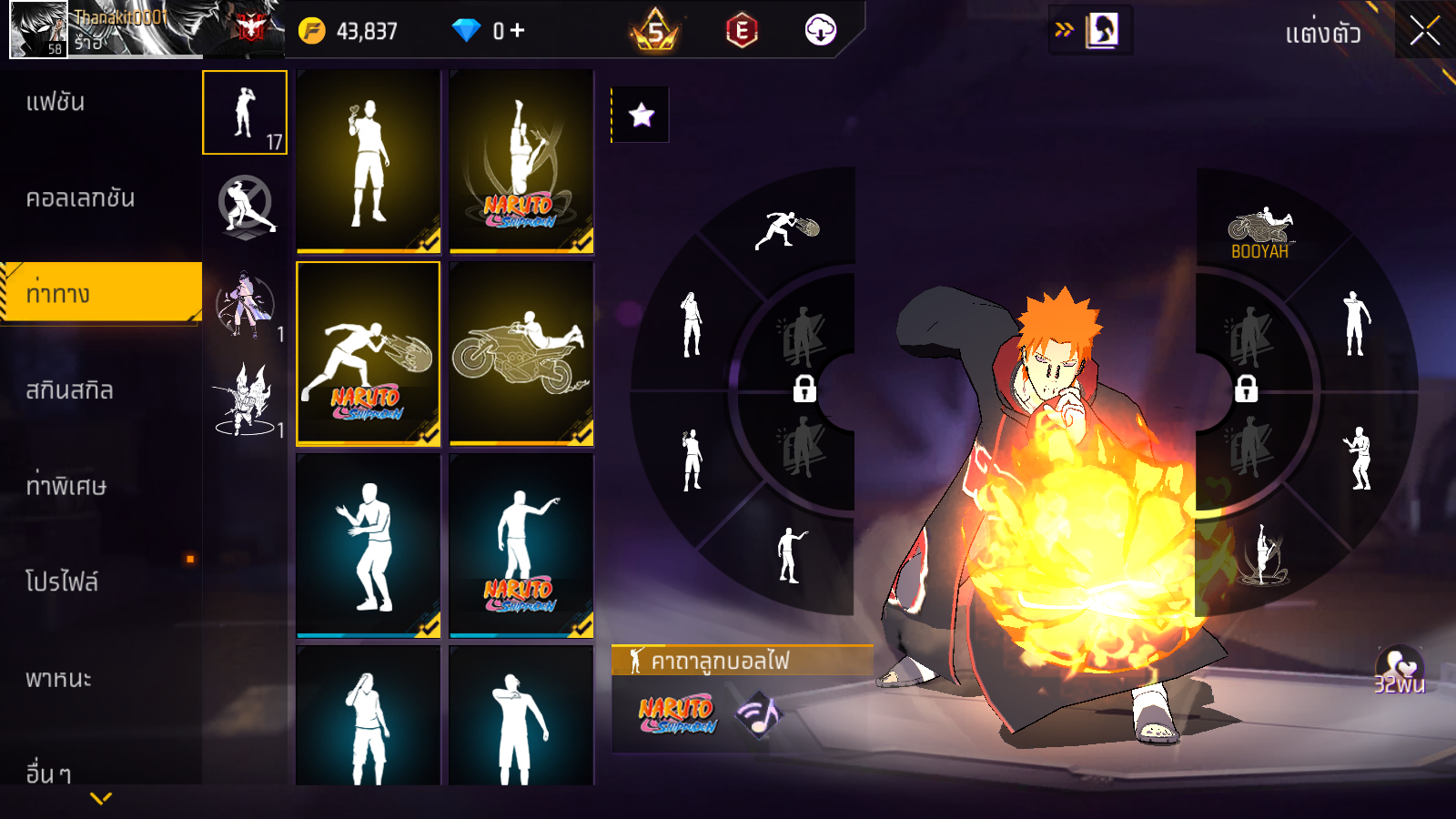Close the vault screen with X
The image size is (1456, 819).
click(x=1424, y=31)
